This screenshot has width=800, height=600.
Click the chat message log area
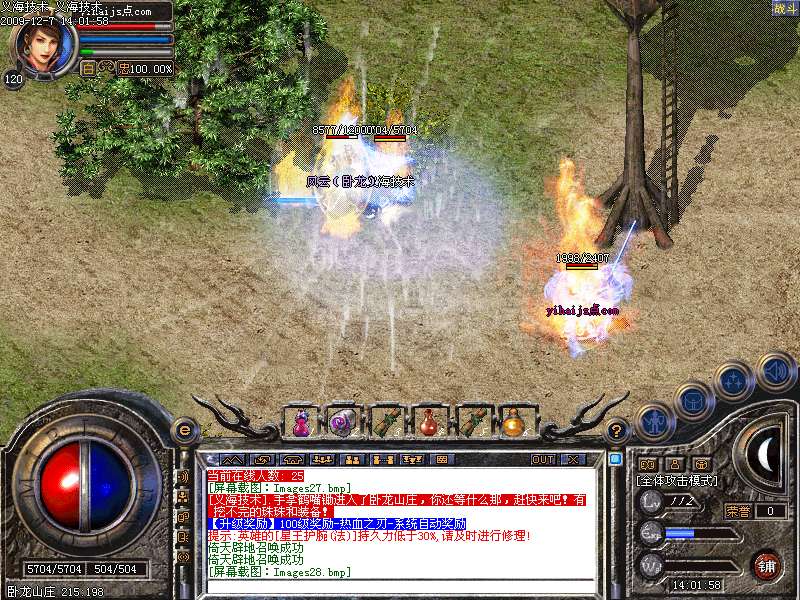tap(400, 530)
